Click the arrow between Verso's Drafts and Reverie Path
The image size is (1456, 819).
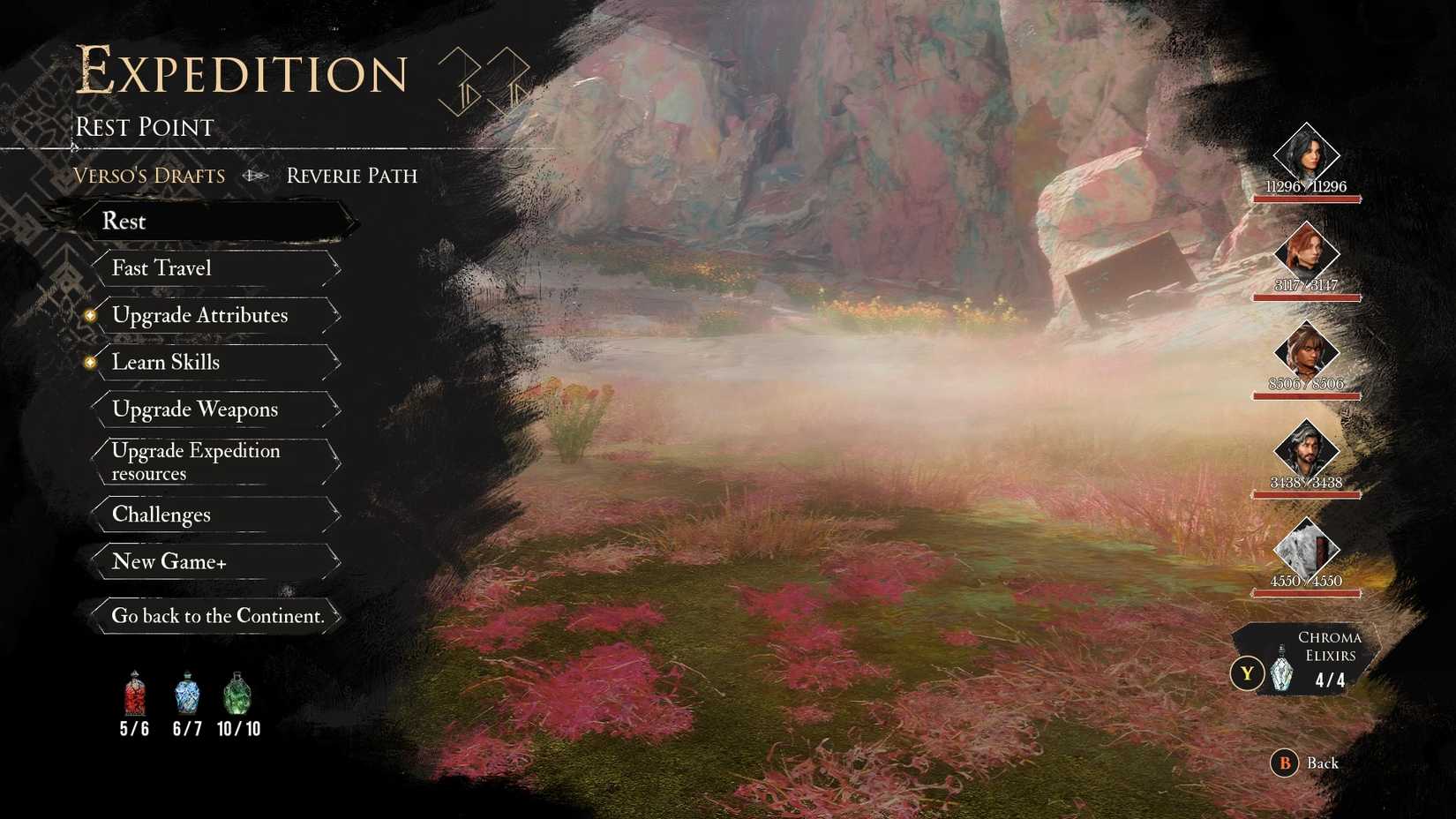point(256,176)
